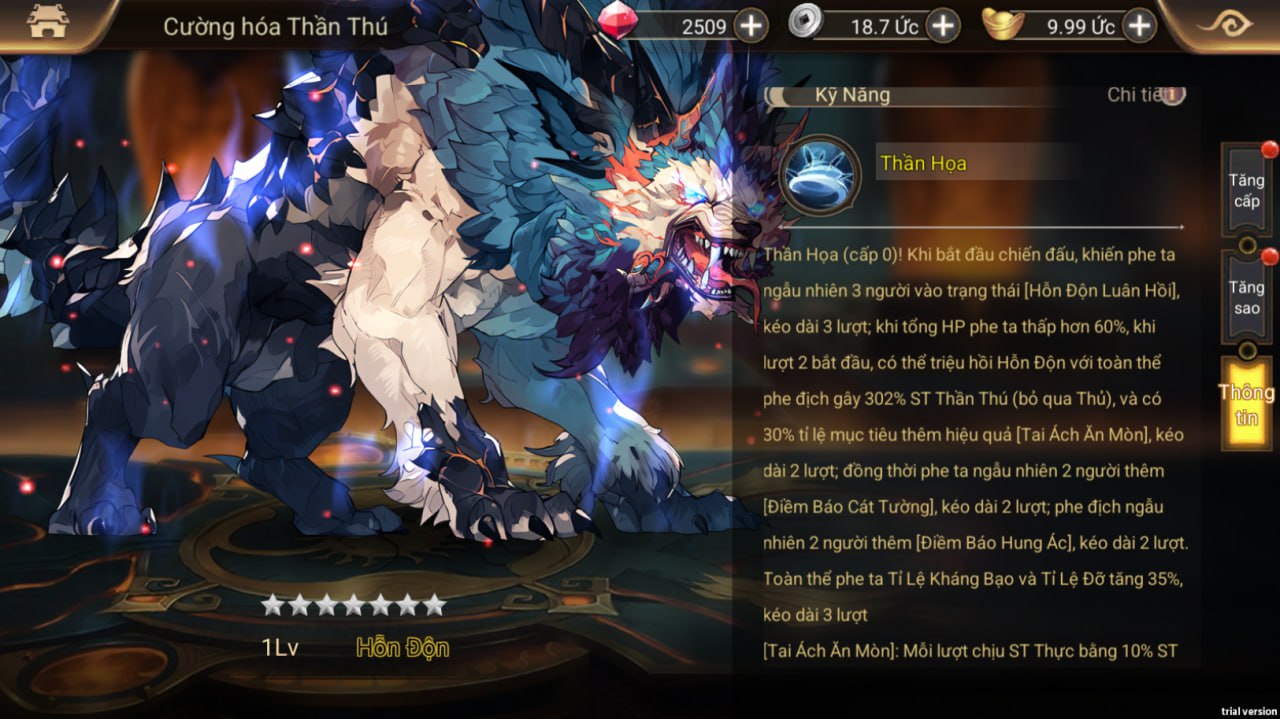Add more red gems with plus button

(751, 26)
